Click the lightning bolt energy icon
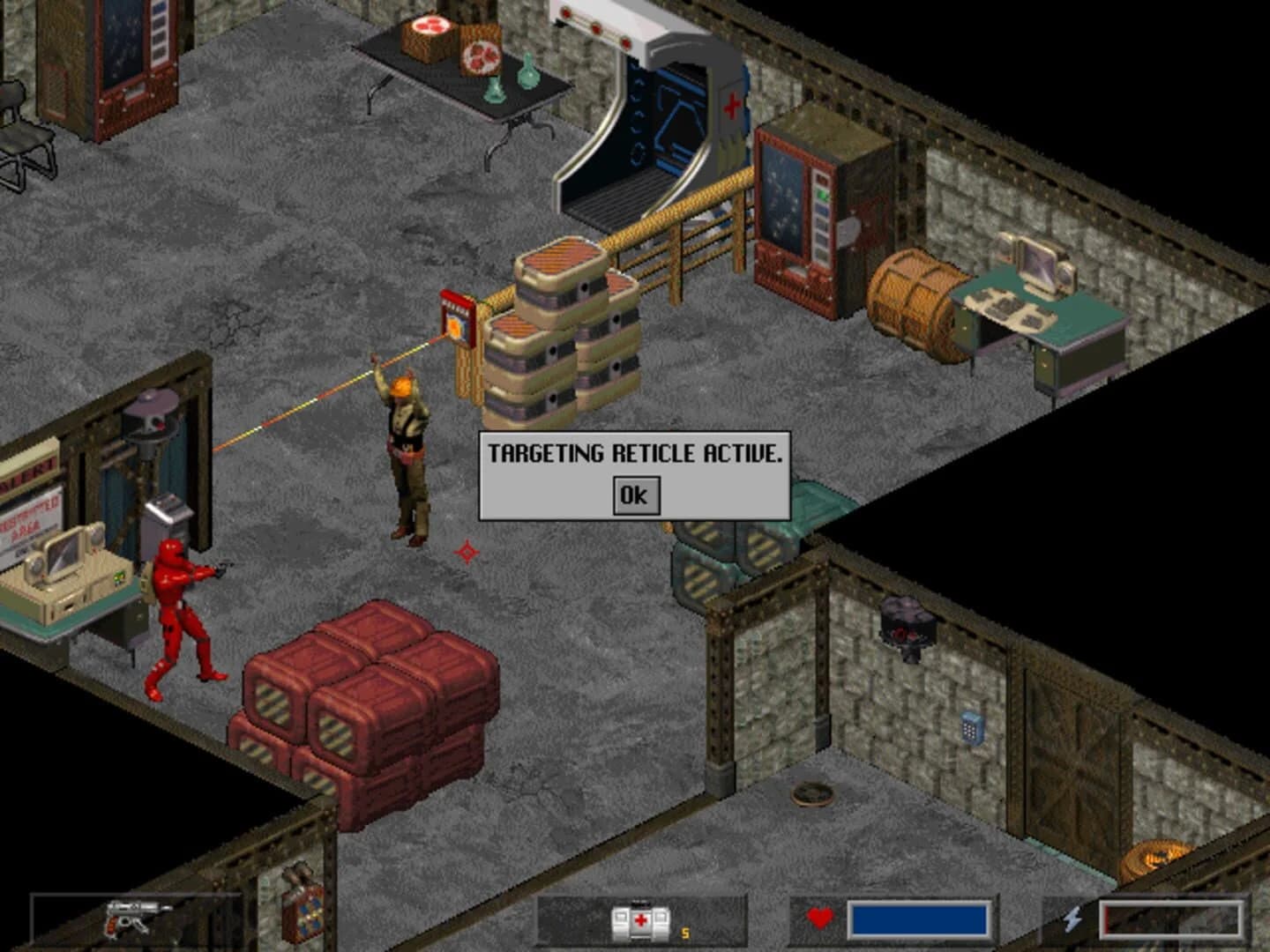 [x=1072, y=919]
